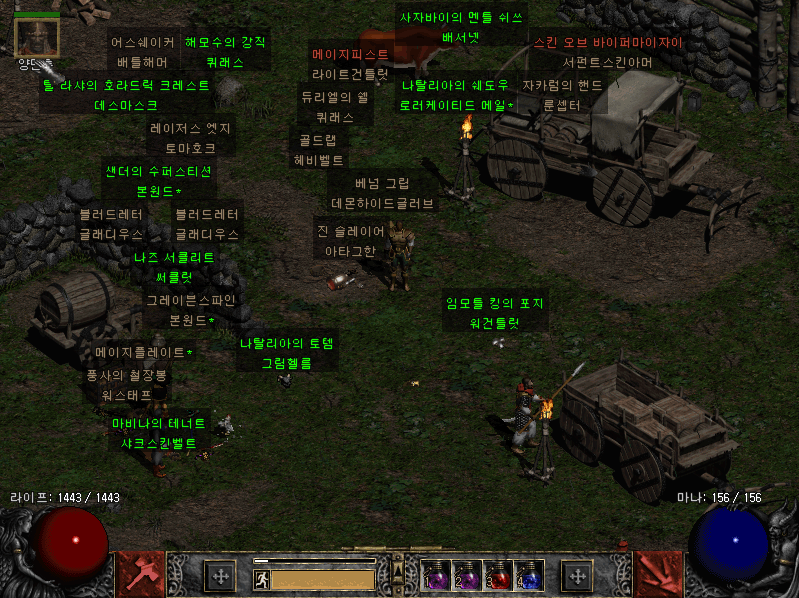Select the 골드랩 헤비벨트 item label

click(318, 149)
